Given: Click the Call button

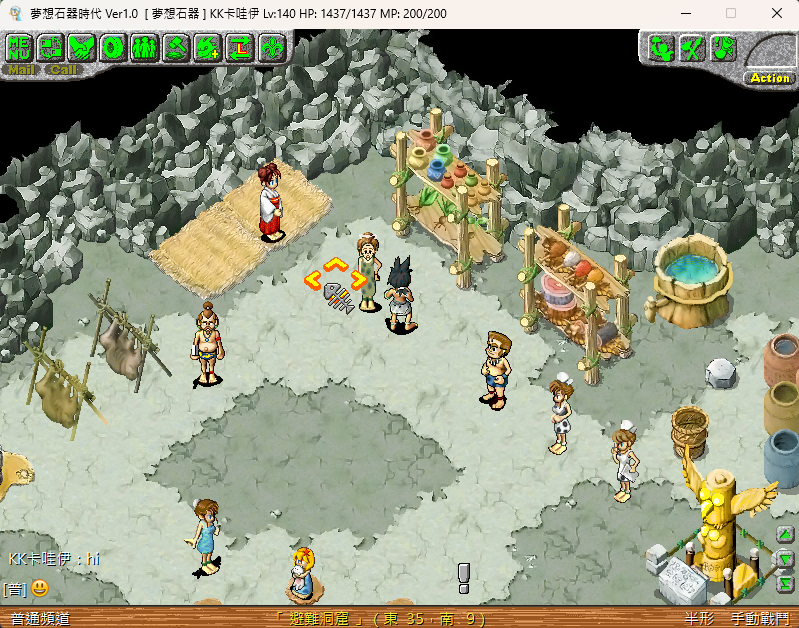Looking at the screenshot, I should [63, 70].
